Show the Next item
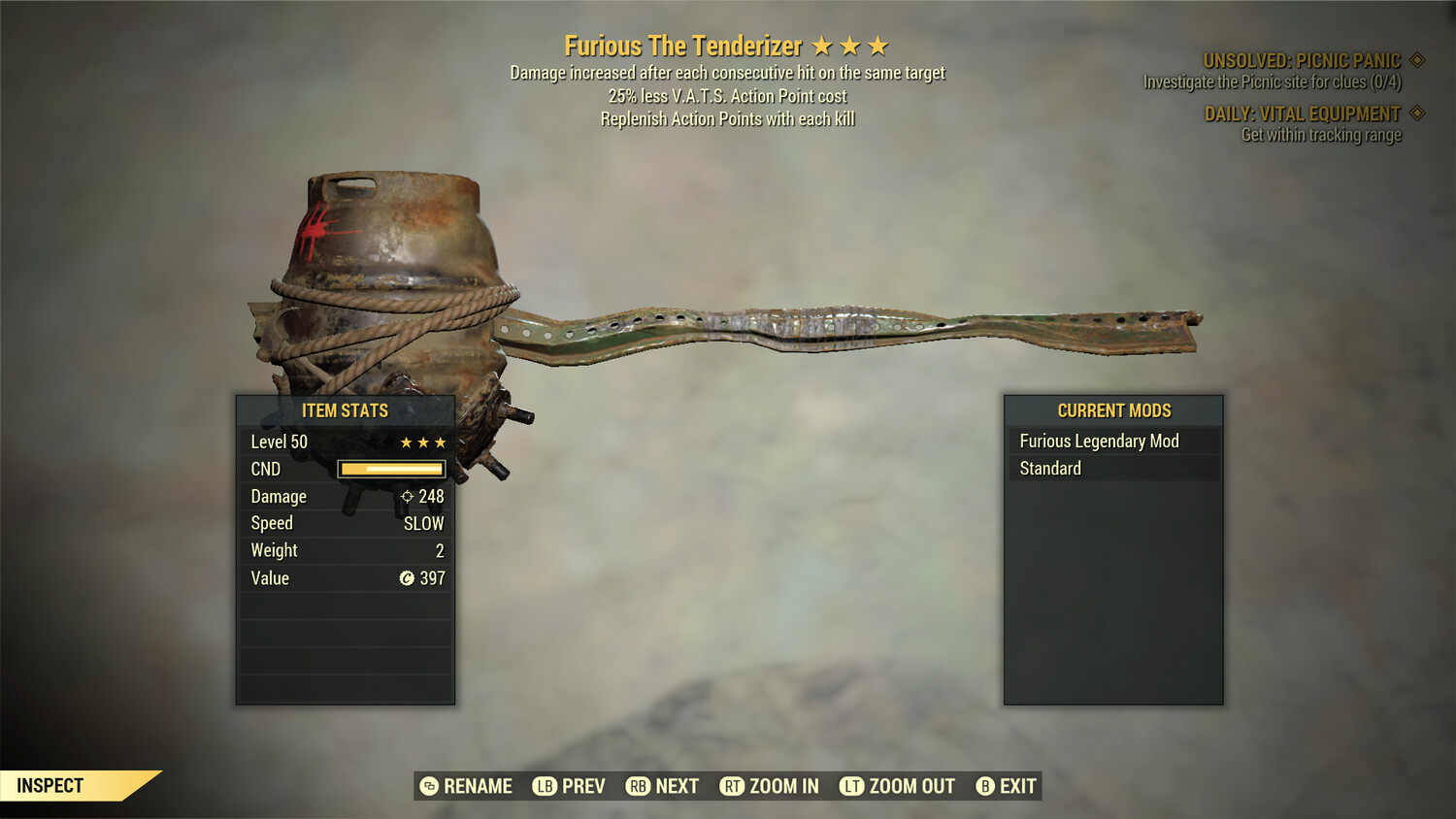This screenshot has width=1456, height=819. click(x=663, y=786)
